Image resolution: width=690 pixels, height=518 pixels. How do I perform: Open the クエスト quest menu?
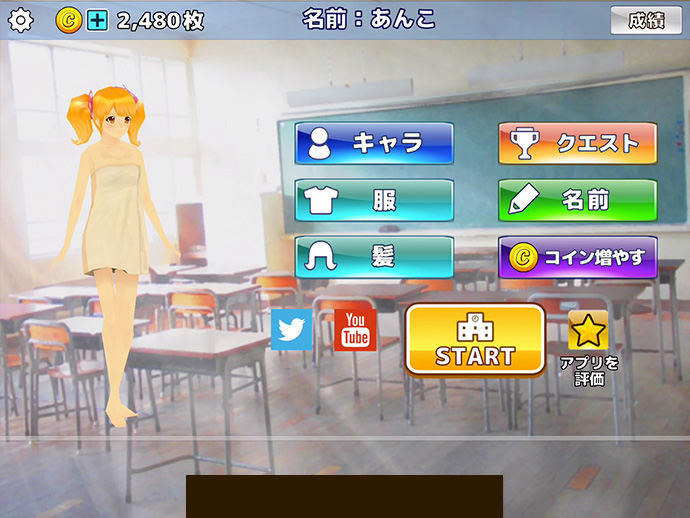point(577,143)
